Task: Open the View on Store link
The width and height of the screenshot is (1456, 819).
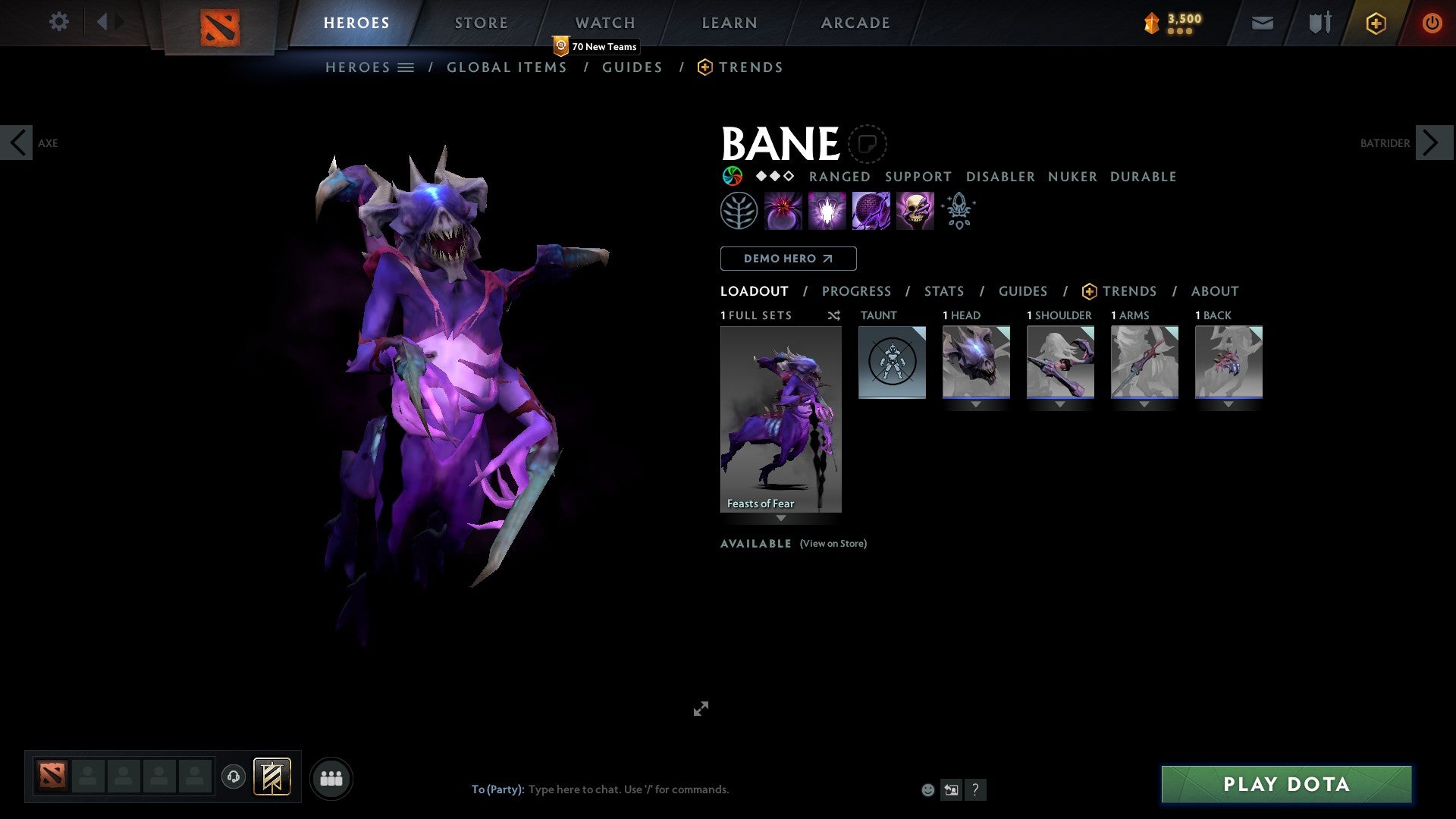Action: pyautogui.click(x=833, y=544)
